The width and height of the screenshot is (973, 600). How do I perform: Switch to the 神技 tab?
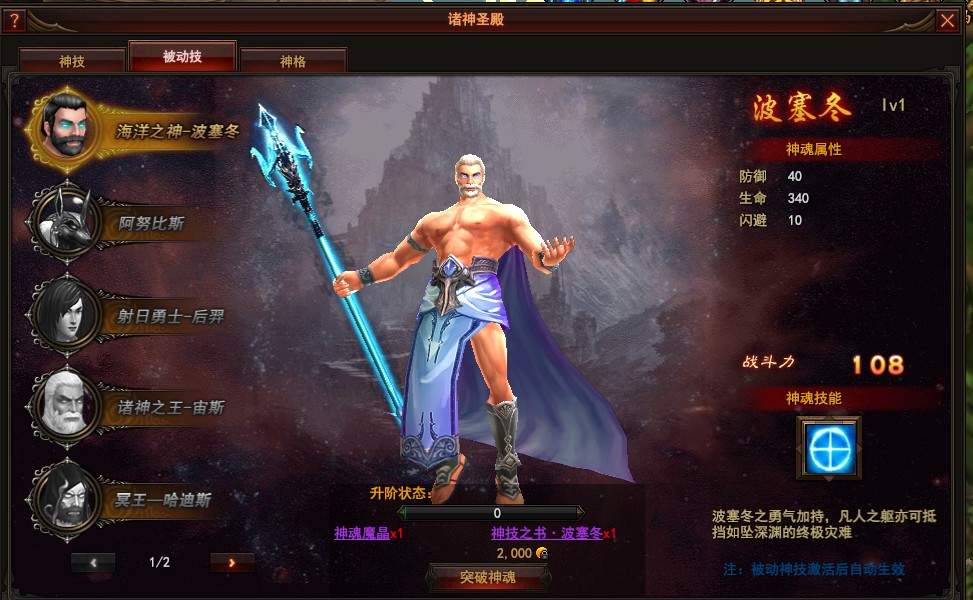point(72,61)
